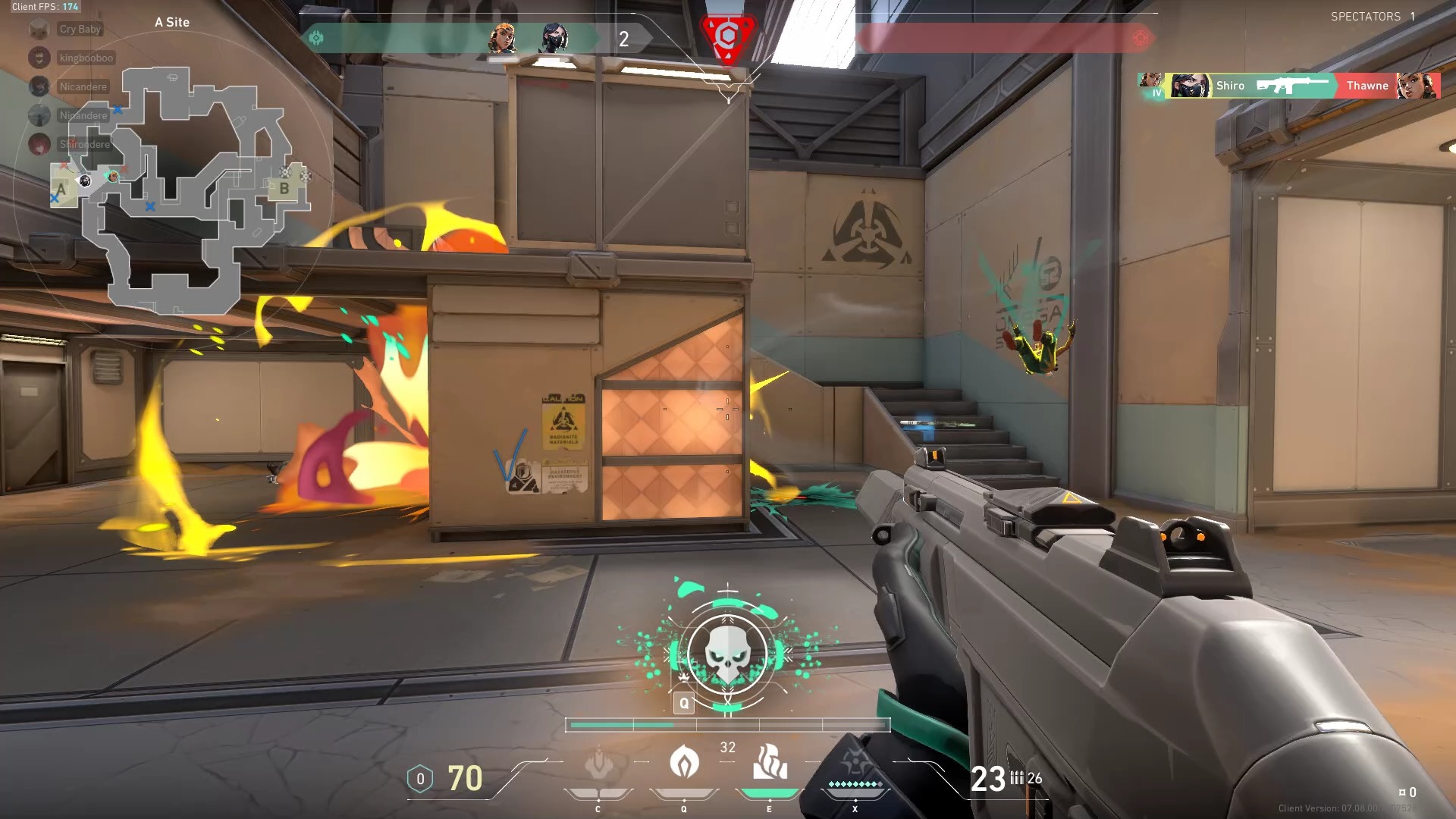
Task: Select kingbooboo from the player list
Action: [86, 58]
